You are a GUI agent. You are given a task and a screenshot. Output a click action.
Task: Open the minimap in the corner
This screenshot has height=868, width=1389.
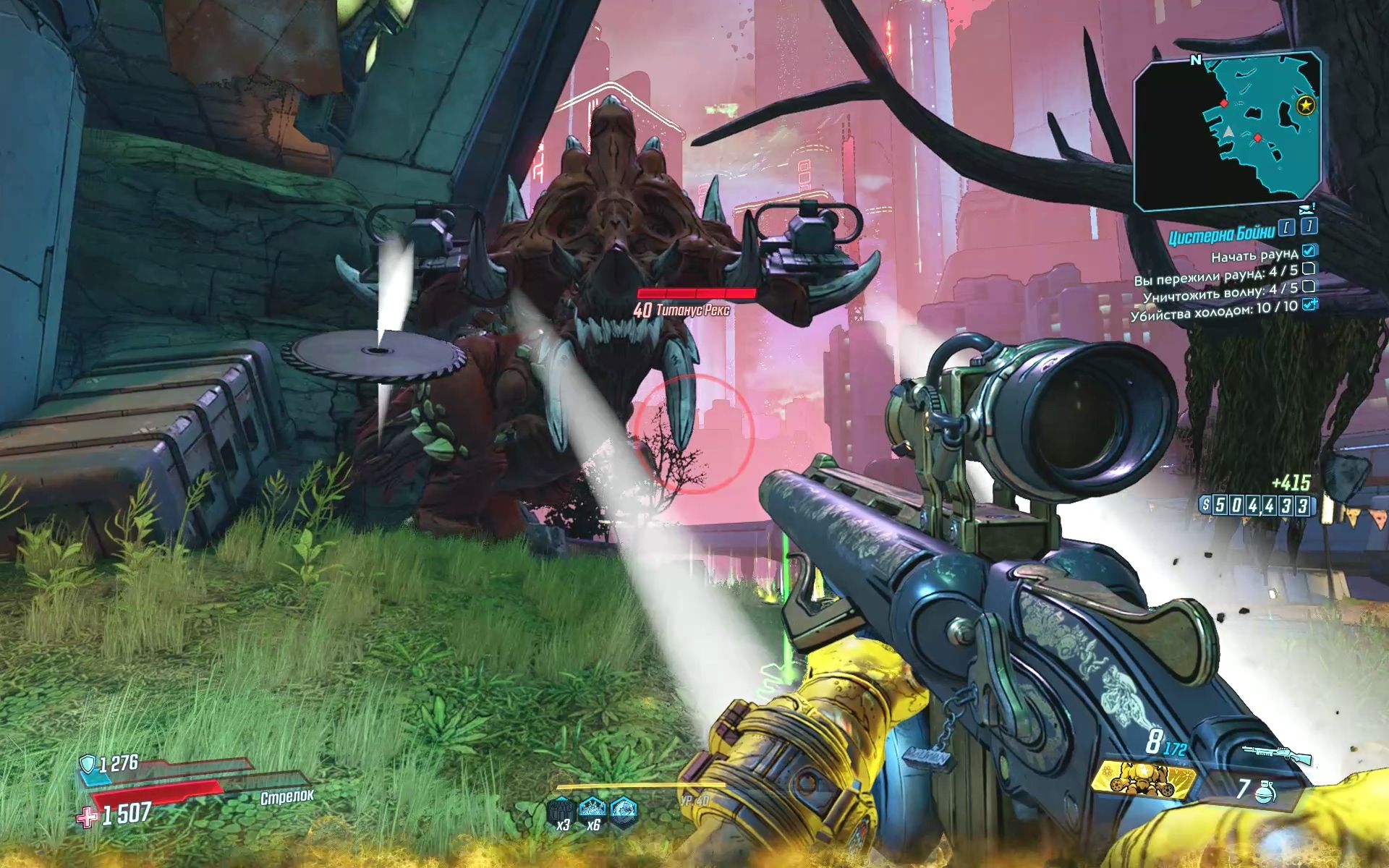[1229, 131]
